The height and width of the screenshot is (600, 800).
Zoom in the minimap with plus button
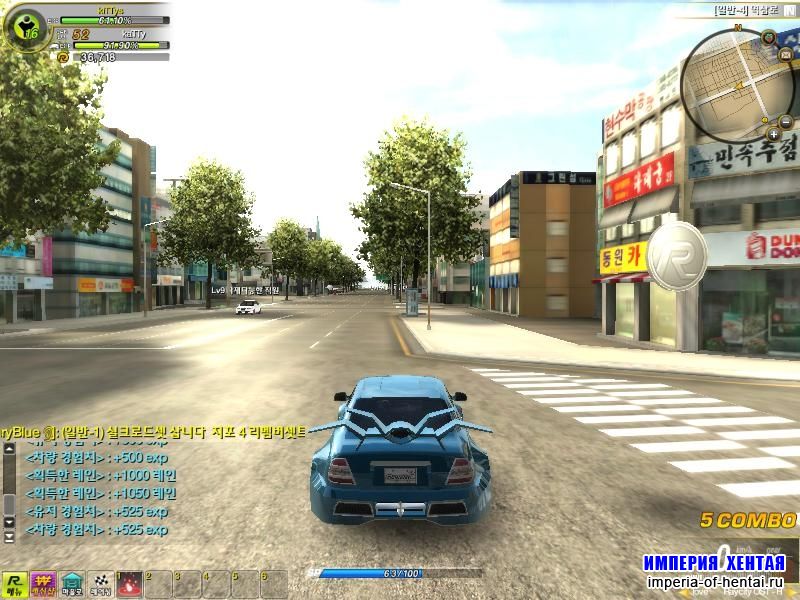pos(773,132)
